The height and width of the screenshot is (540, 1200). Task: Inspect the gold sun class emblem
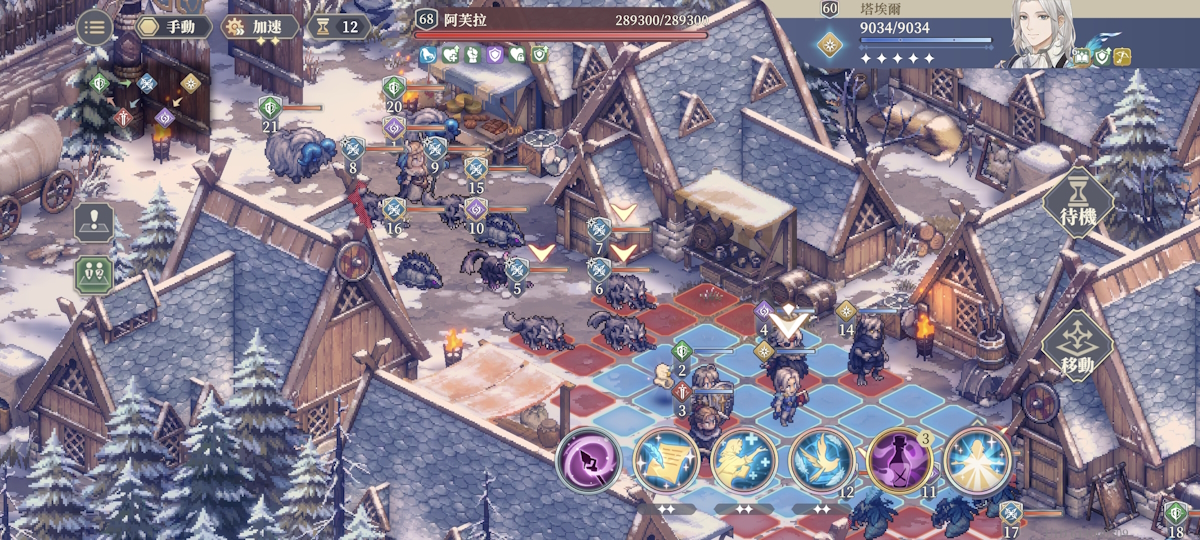coord(829,44)
